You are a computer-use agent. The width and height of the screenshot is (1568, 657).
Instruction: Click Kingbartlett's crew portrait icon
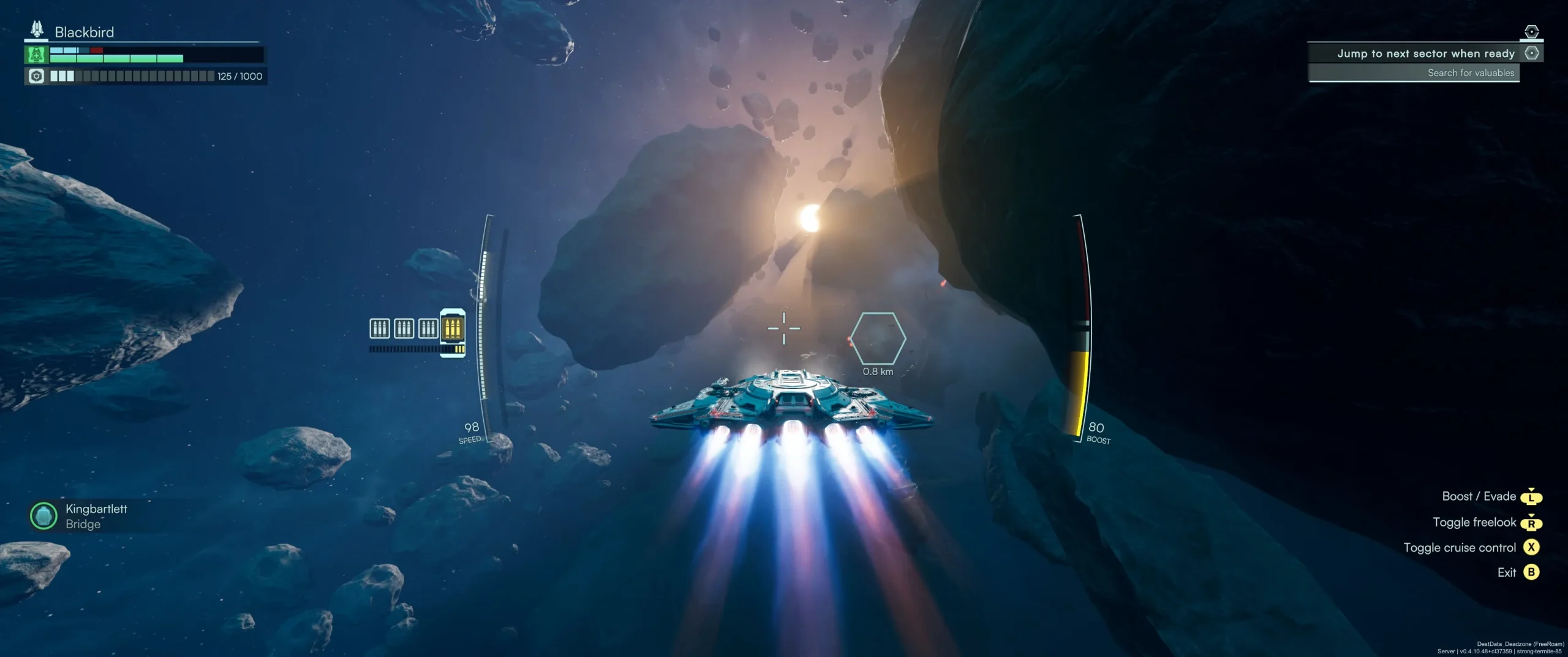coord(43,516)
